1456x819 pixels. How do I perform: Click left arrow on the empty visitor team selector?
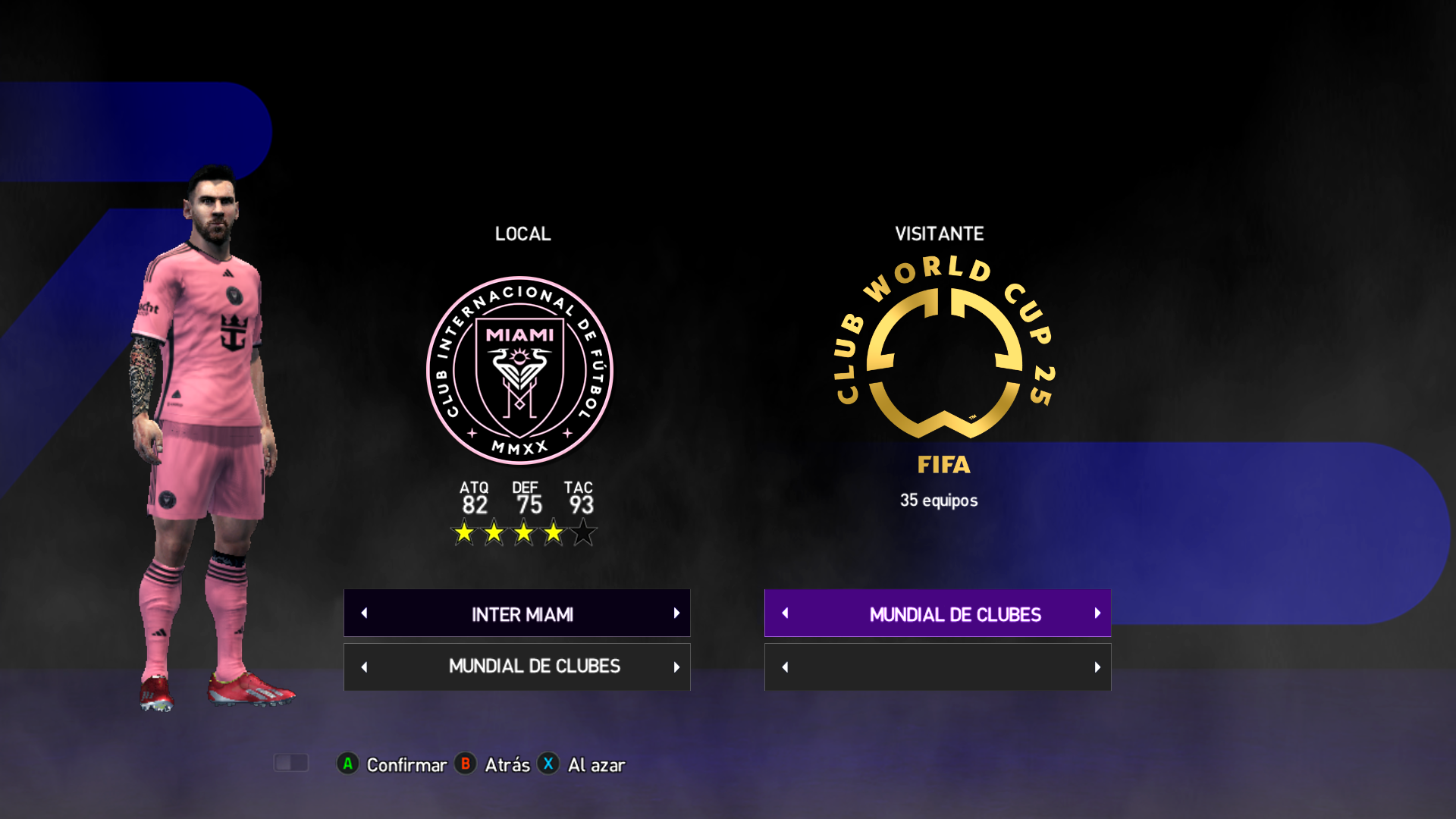[786, 667]
